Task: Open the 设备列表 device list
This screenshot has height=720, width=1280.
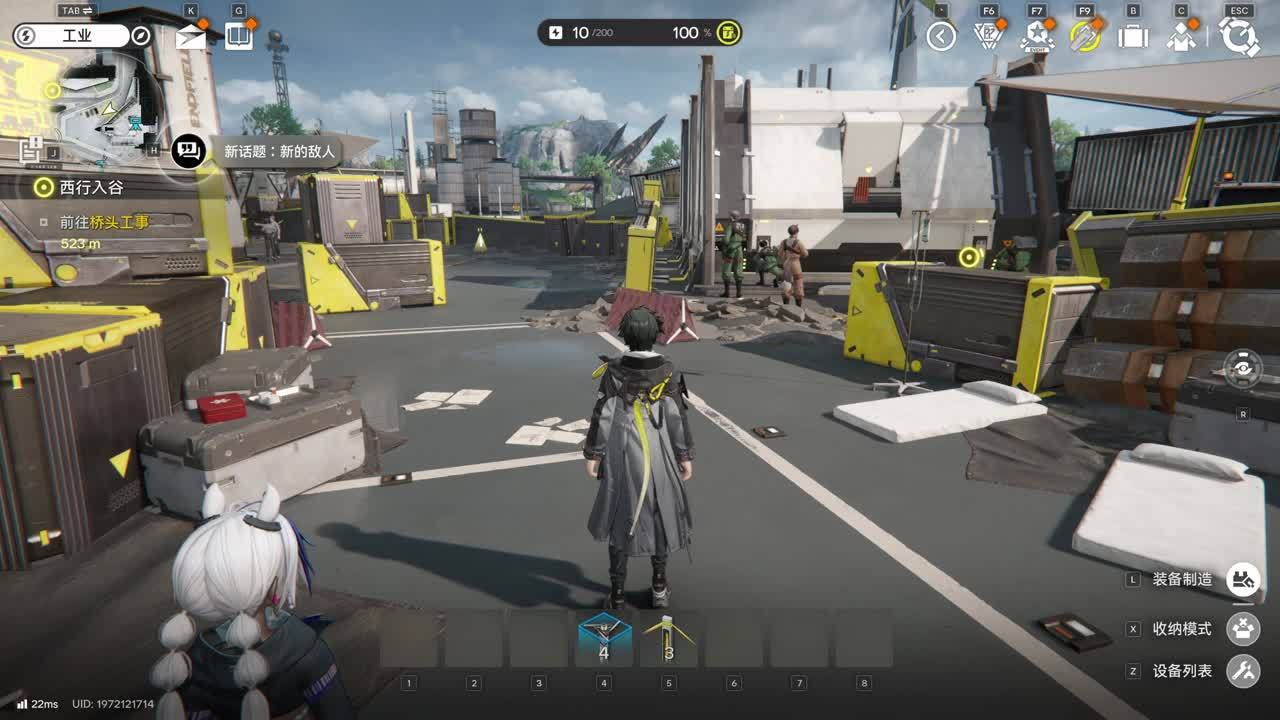Action: pyautogui.click(x=1243, y=671)
